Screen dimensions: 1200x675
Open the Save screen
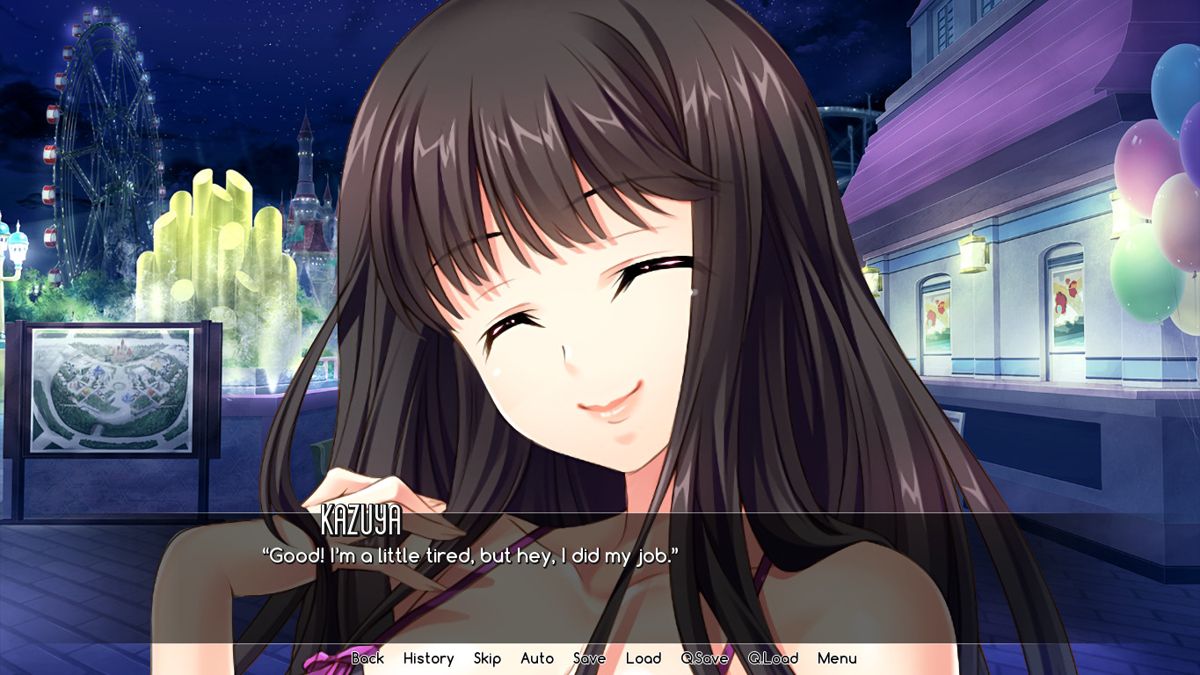(x=589, y=658)
